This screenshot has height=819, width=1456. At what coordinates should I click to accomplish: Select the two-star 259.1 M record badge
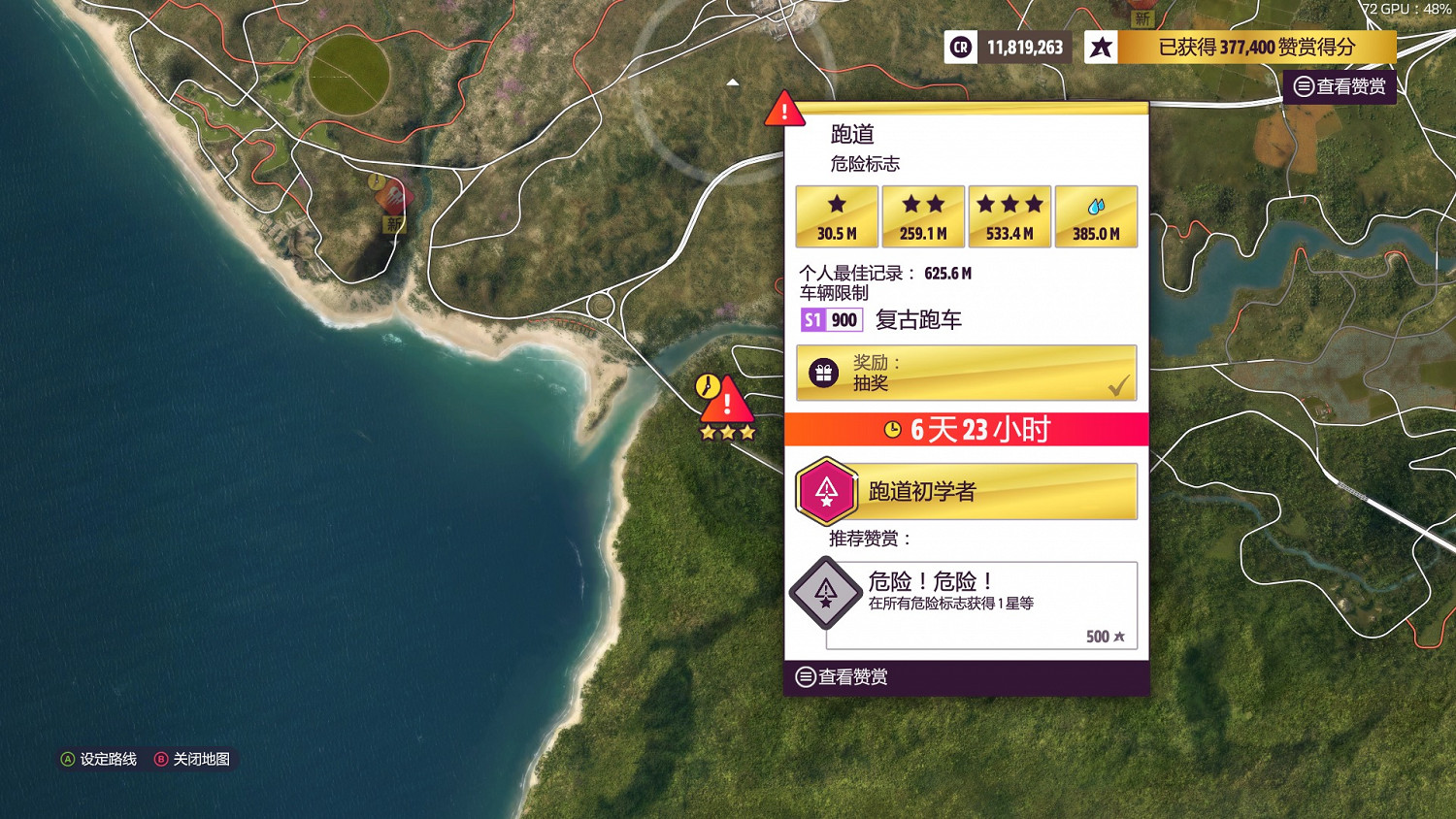922,215
